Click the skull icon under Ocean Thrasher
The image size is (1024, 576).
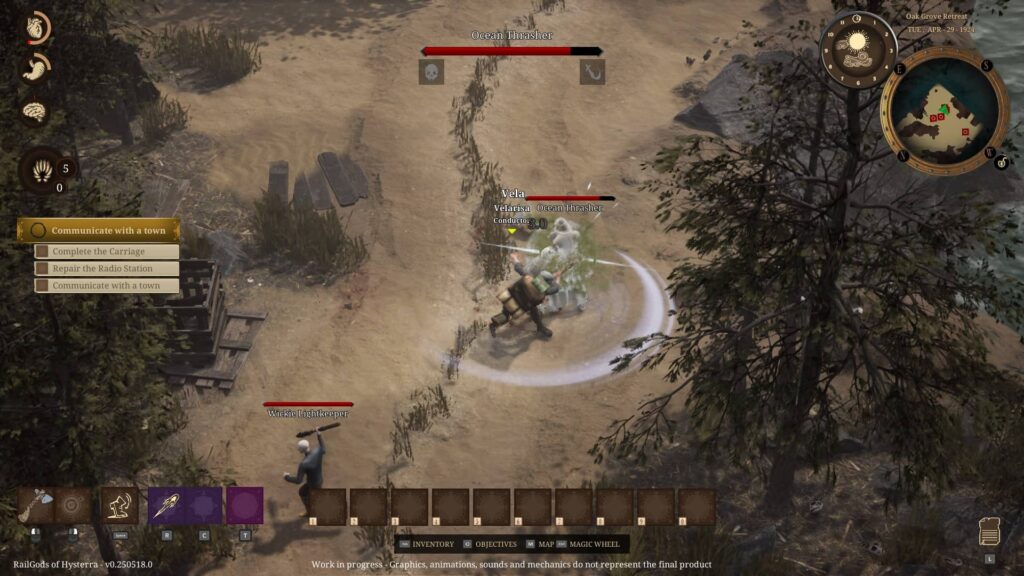(x=431, y=72)
